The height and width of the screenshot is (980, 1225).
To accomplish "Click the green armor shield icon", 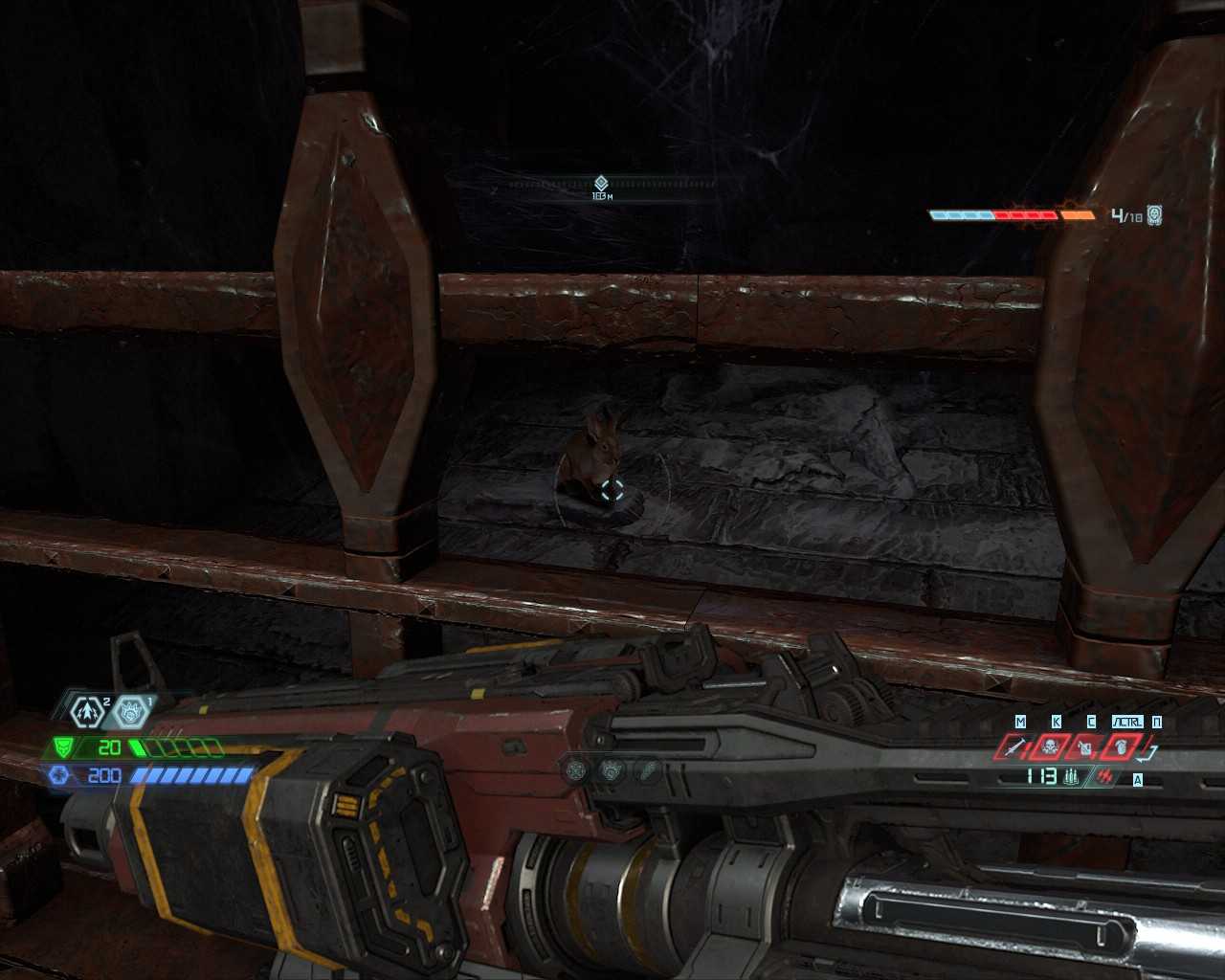I will [x=63, y=746].
